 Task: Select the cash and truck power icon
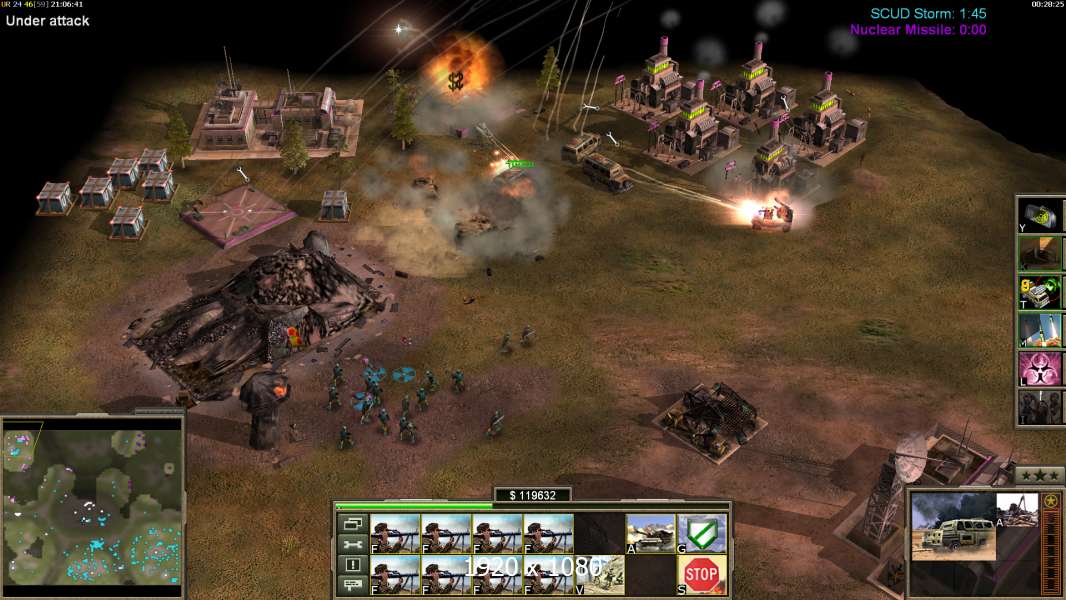tap(1040, 292)
